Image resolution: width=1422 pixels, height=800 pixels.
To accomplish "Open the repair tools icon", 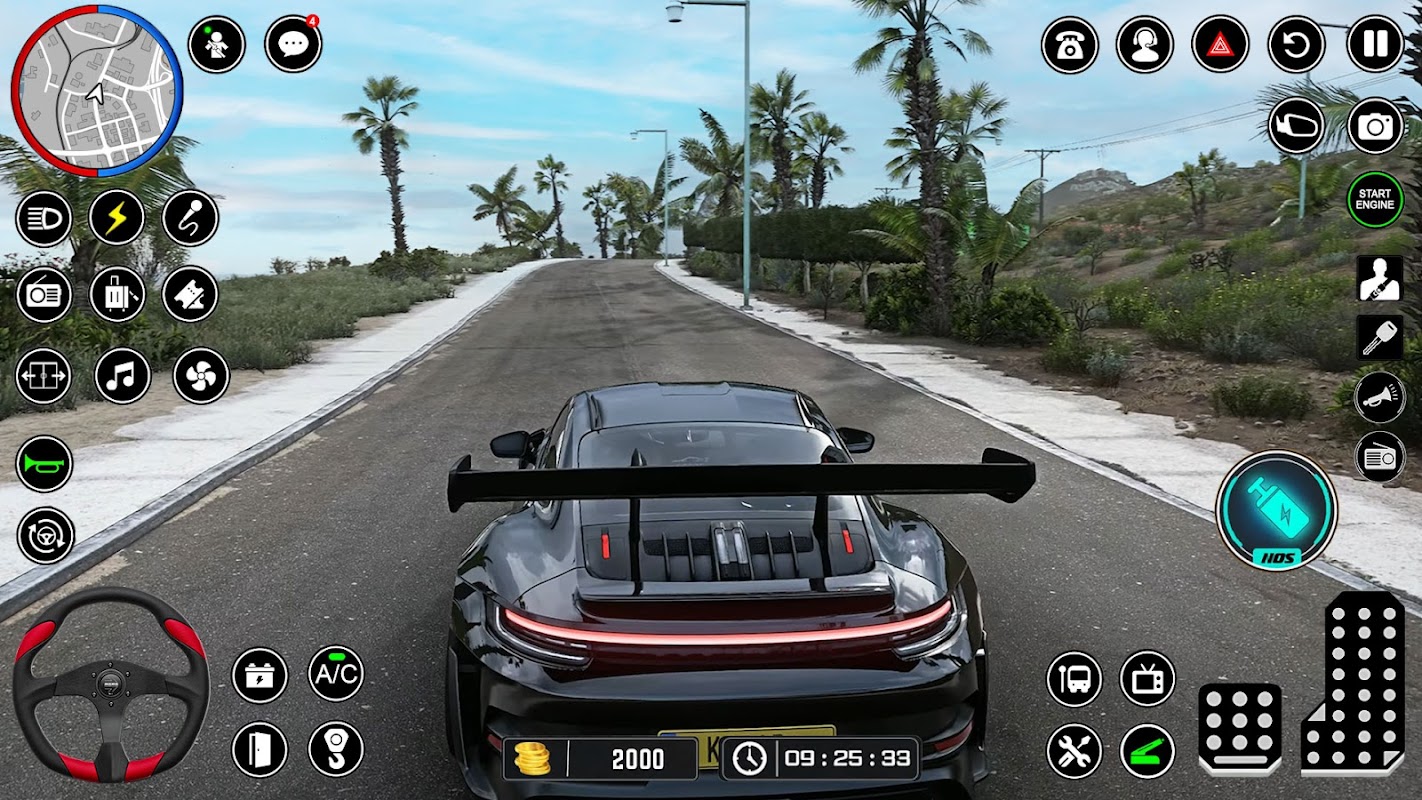I will pyautogui.click(x=1074, y=751).
